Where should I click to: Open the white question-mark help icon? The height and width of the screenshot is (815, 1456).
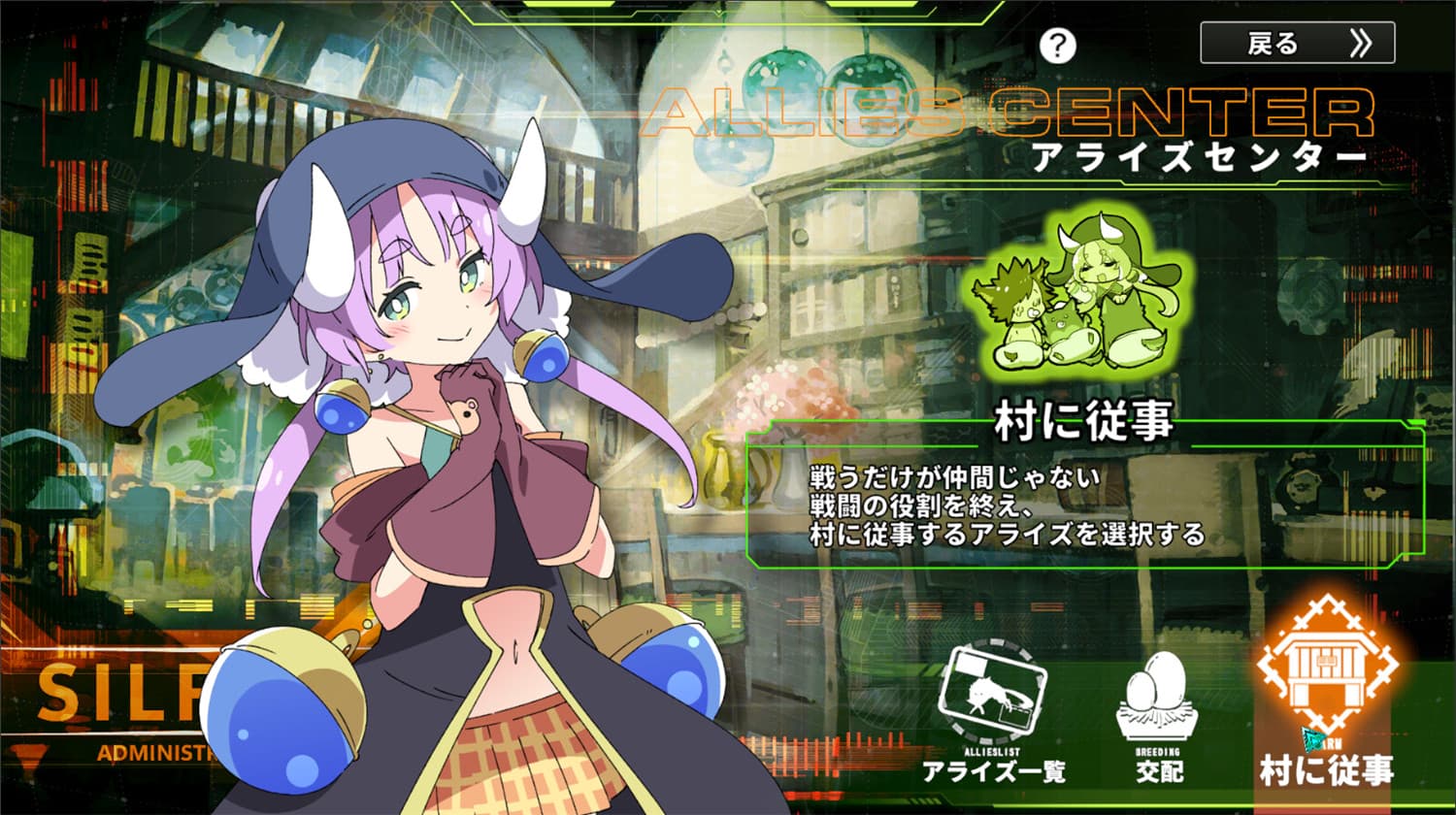[1060, 44]
